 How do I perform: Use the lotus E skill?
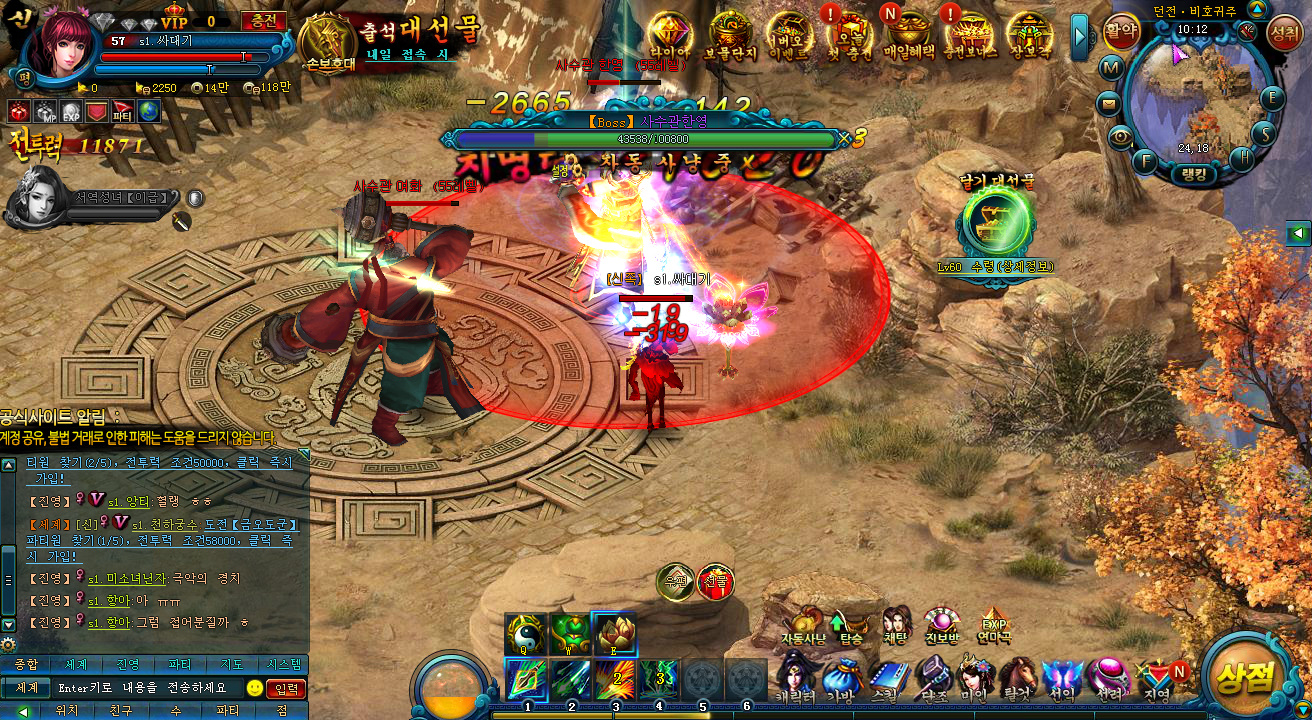coord(613,633)
